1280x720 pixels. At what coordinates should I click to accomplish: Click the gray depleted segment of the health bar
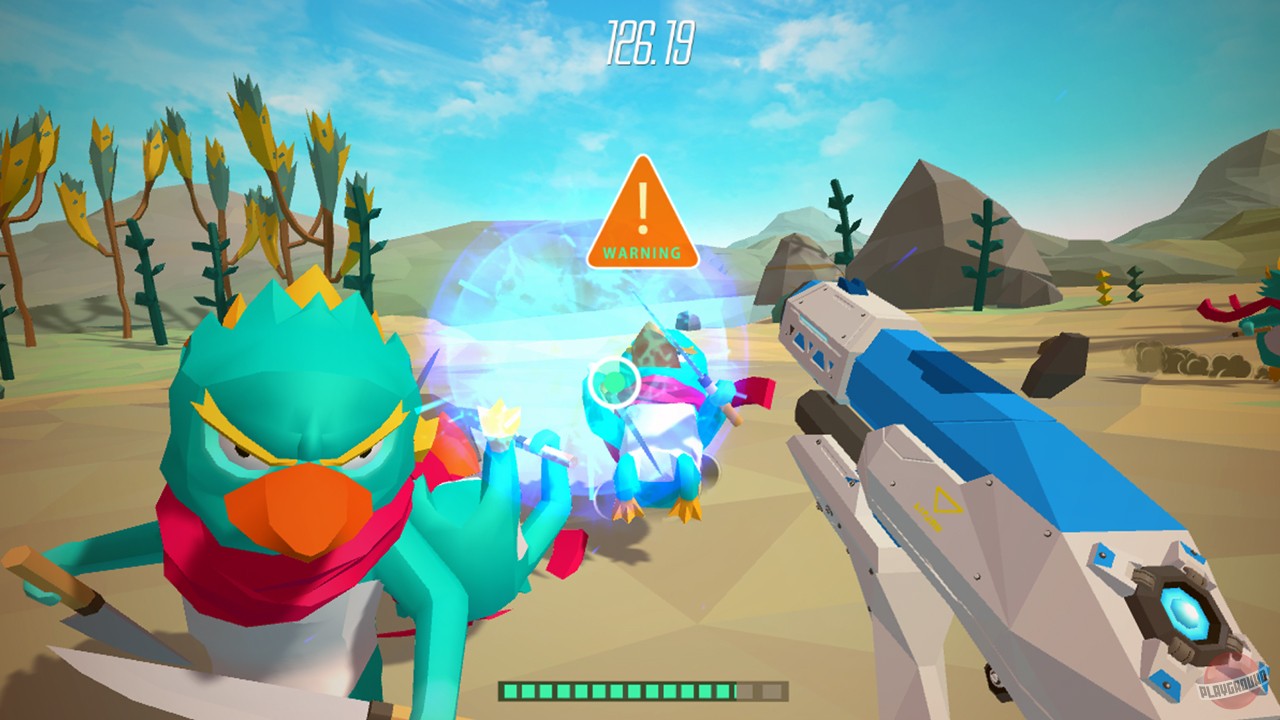coord(758,689)
